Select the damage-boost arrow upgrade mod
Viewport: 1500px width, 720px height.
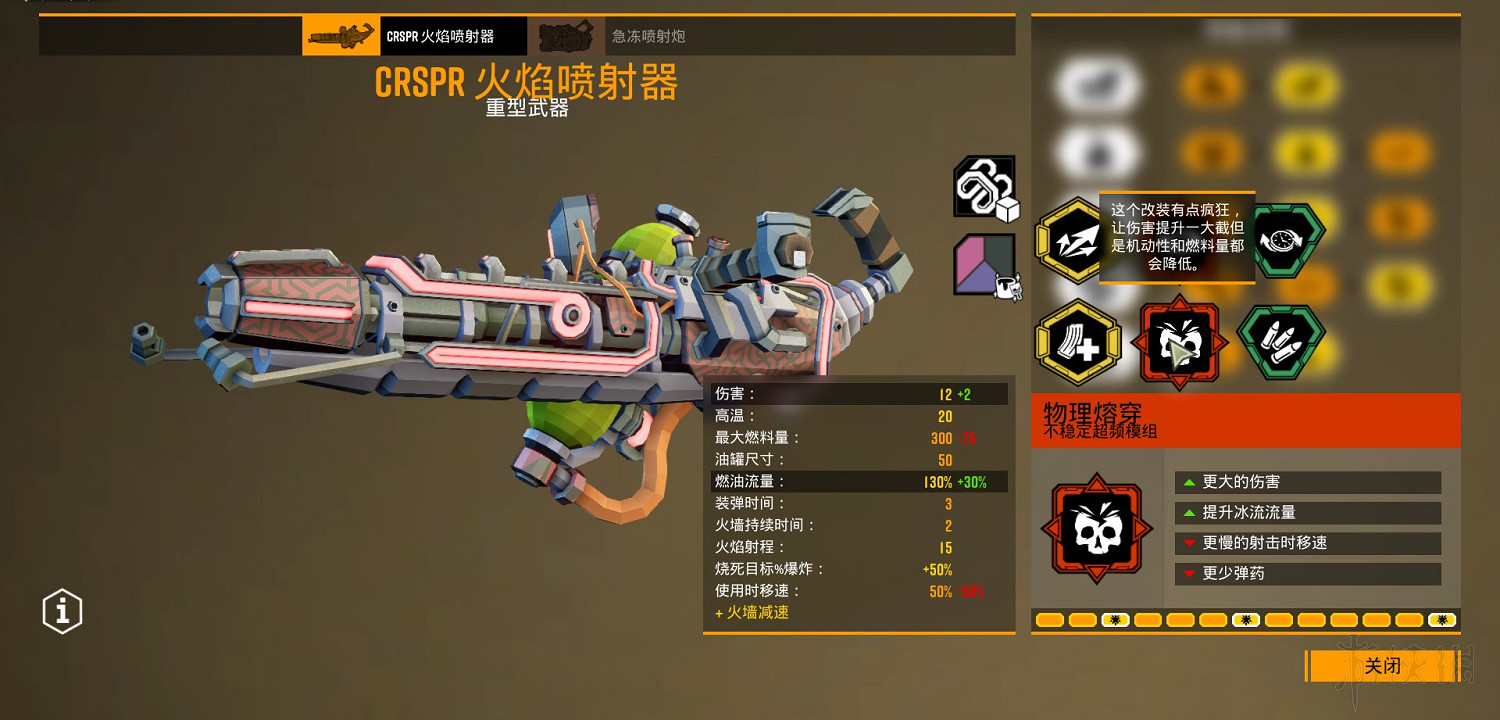pos(1073,240)
